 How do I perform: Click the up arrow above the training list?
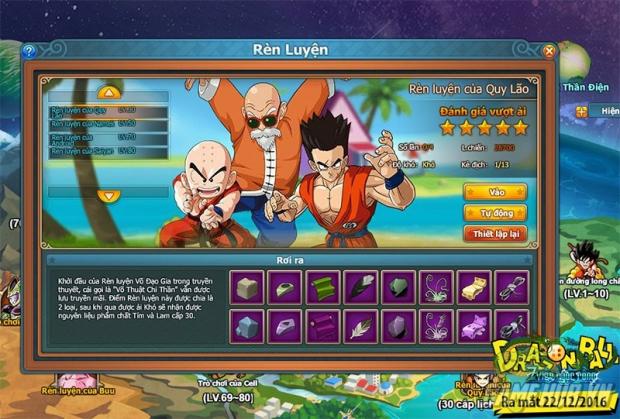(x=107, y=92)
